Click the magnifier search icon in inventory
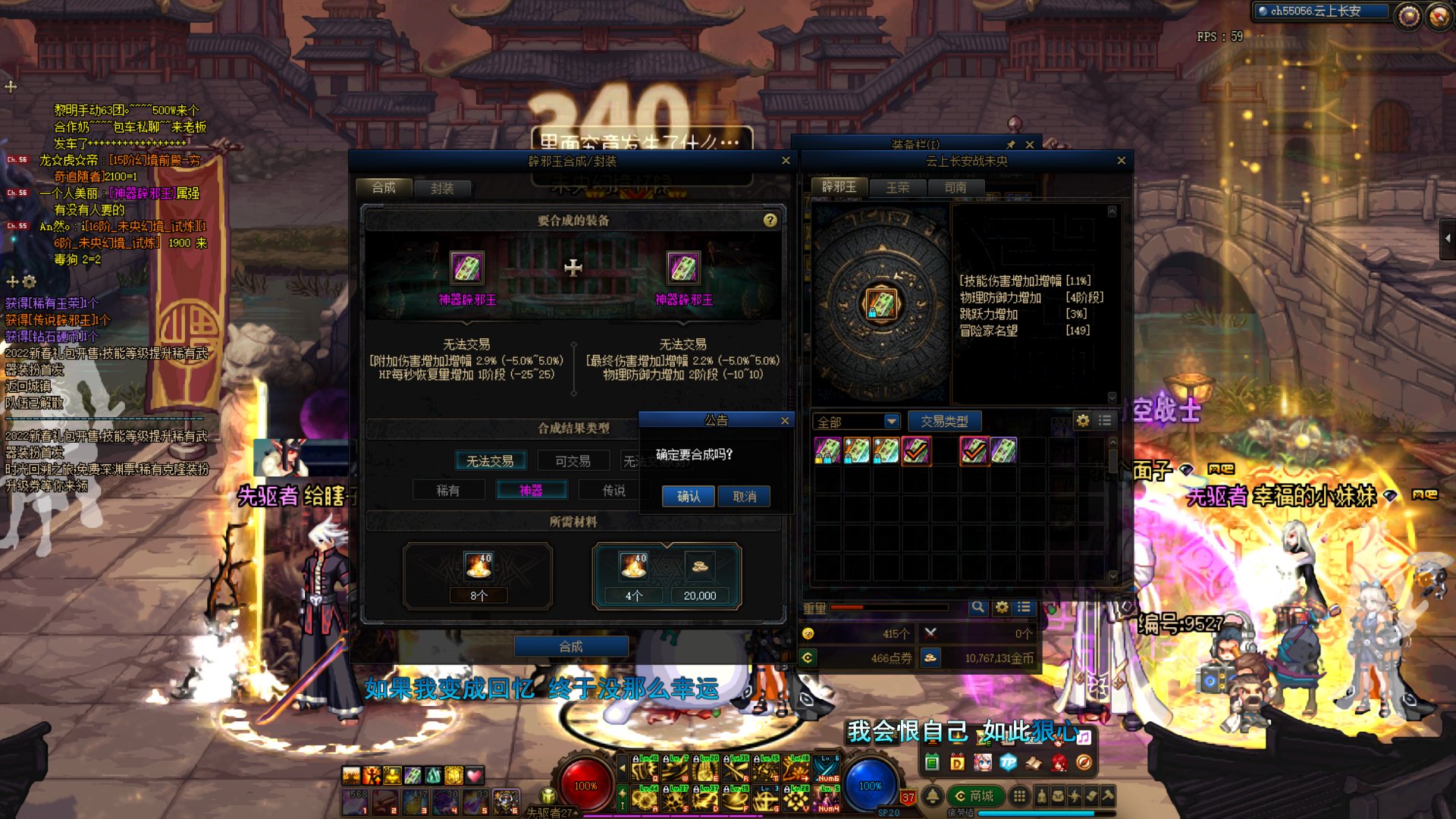This screenshot has width=1456, height=819. point(977,607)
